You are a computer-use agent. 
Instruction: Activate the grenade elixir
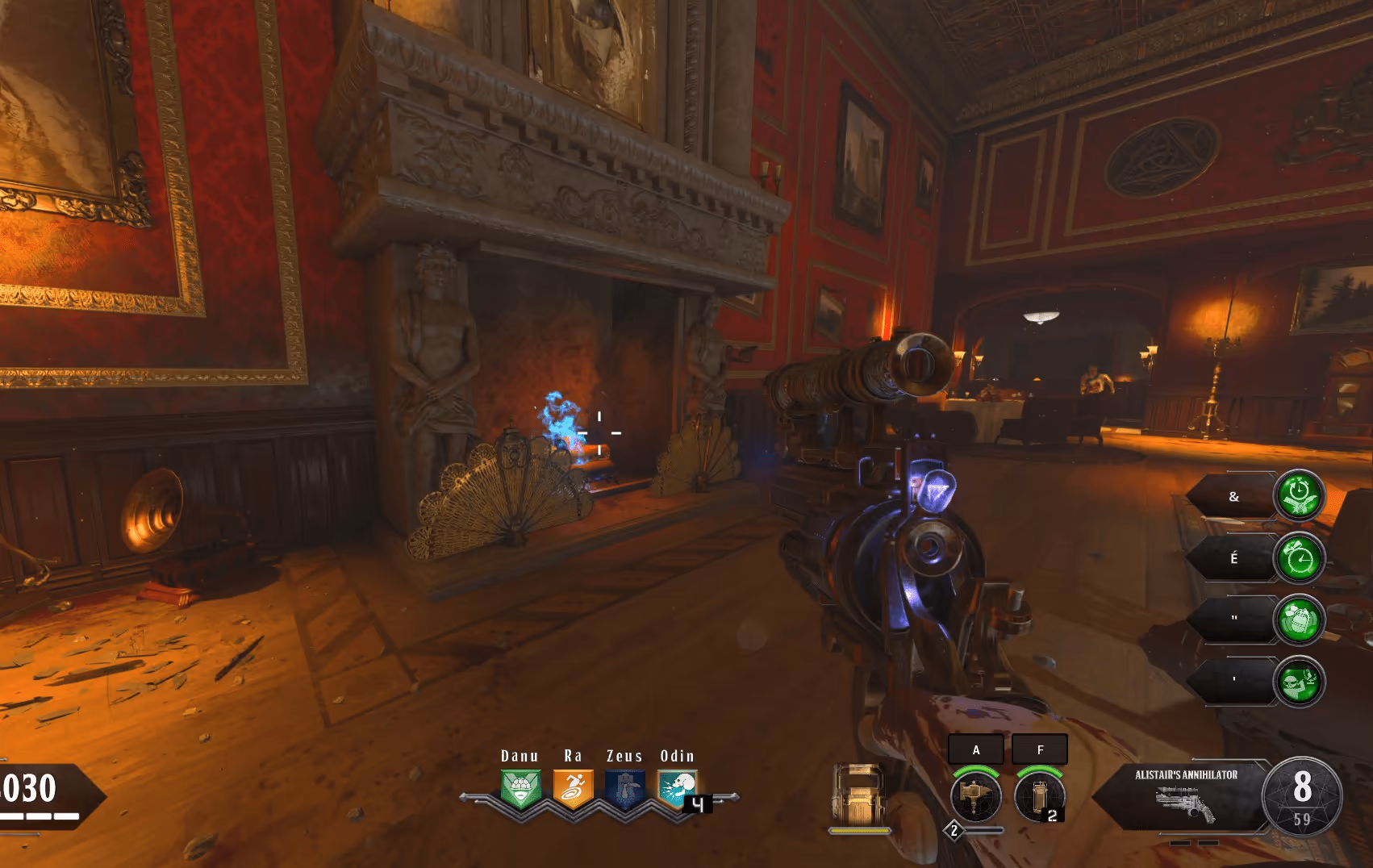click(x=1299, y=620)
